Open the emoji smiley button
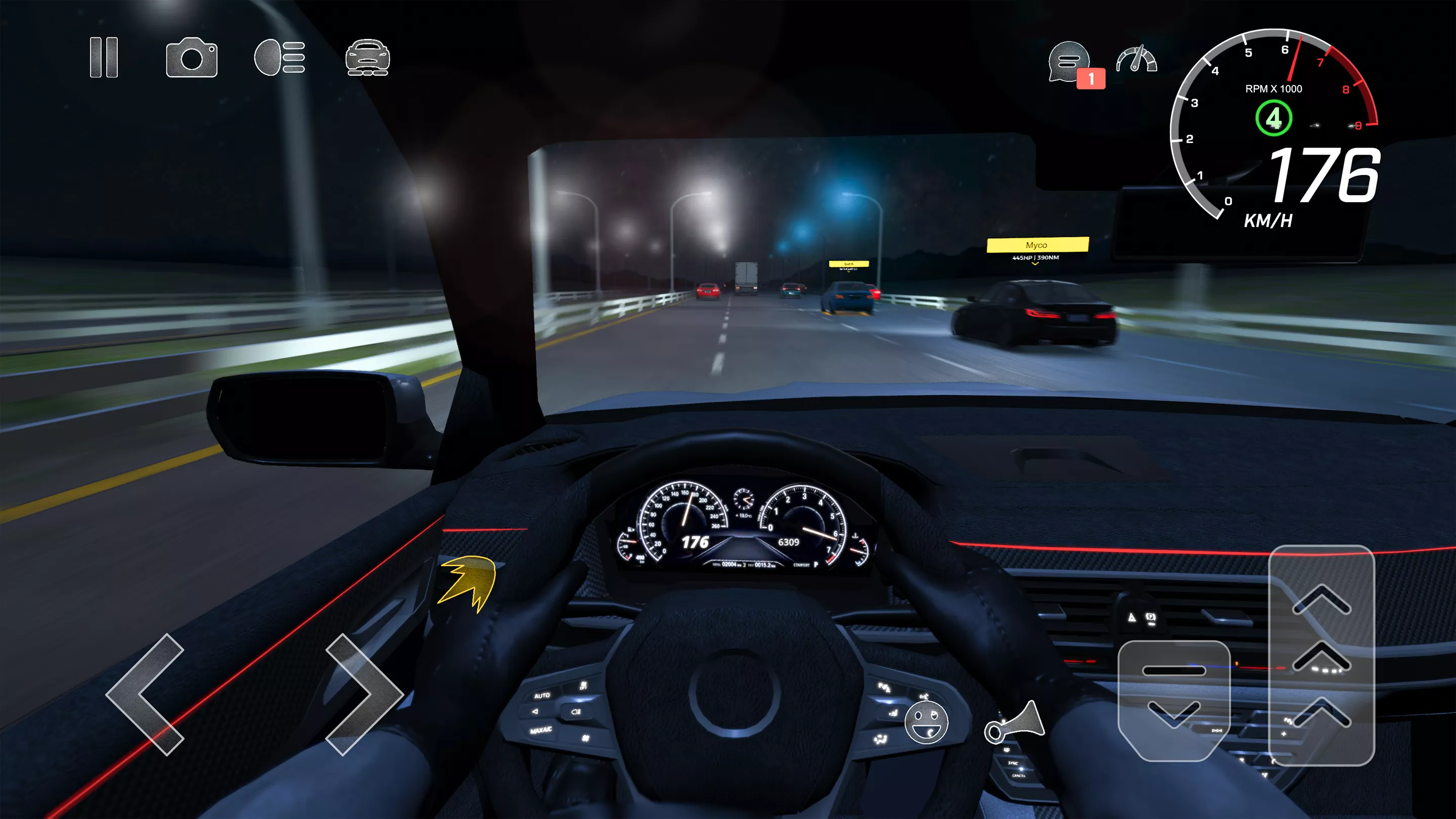This screenshot has width=1456, height=819. (926, 722)
